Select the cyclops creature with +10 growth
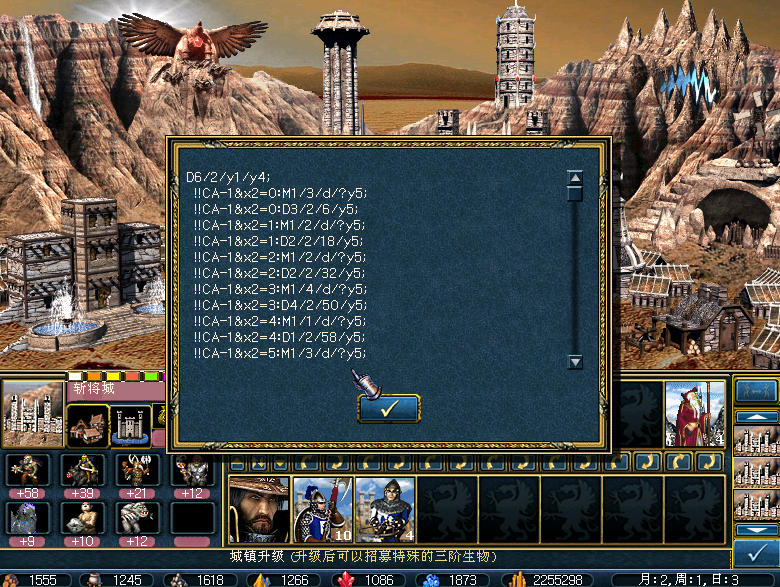Viewport: 780px width, 587px height. coord(81,518)
